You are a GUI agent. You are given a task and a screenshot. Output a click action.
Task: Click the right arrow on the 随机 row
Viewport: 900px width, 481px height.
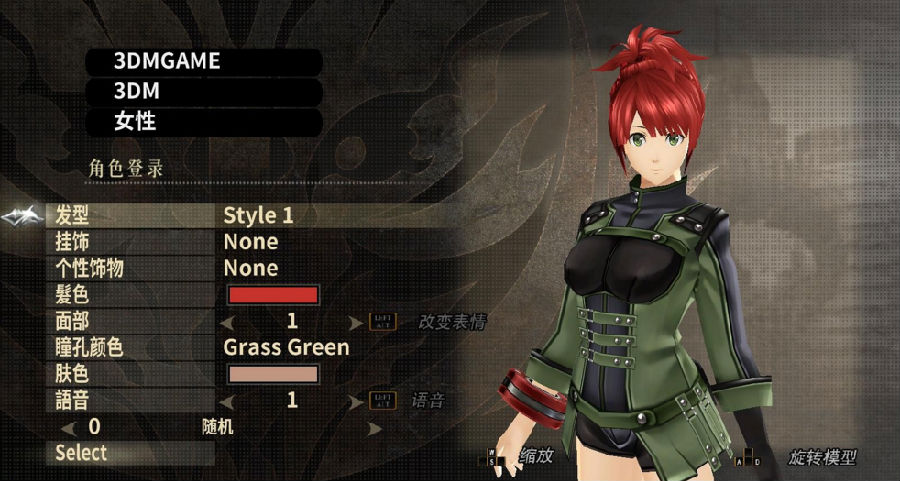(x=375, y=428)
